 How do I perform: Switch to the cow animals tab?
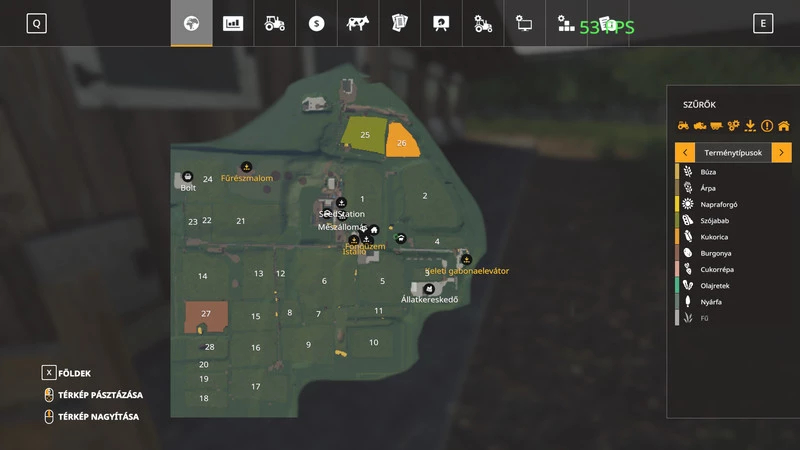357,23
